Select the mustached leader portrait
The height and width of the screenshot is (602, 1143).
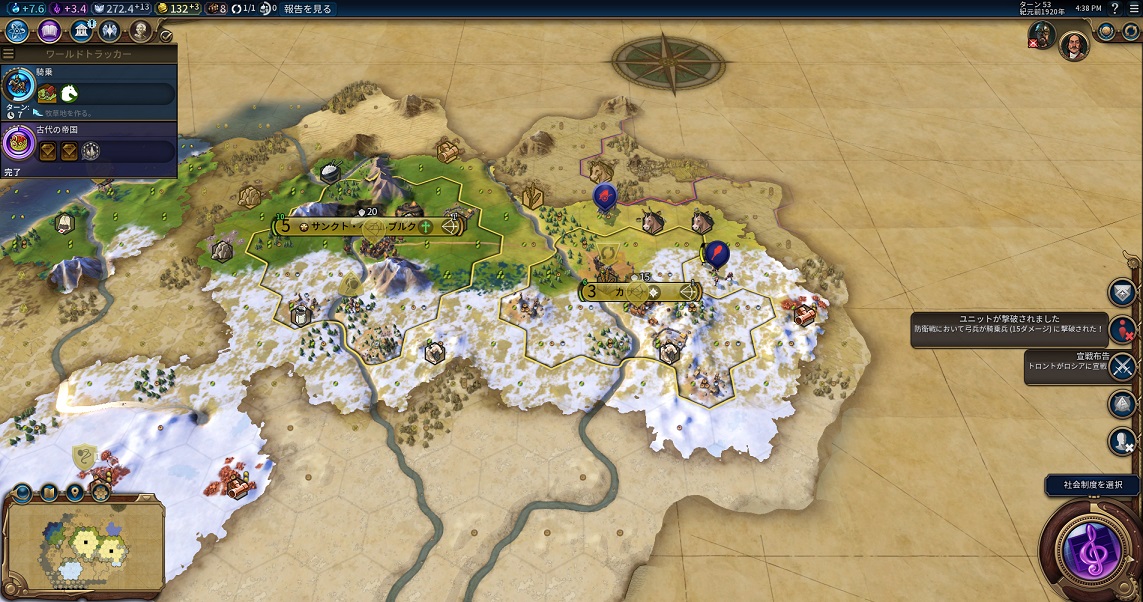(x=1073, y=45)
